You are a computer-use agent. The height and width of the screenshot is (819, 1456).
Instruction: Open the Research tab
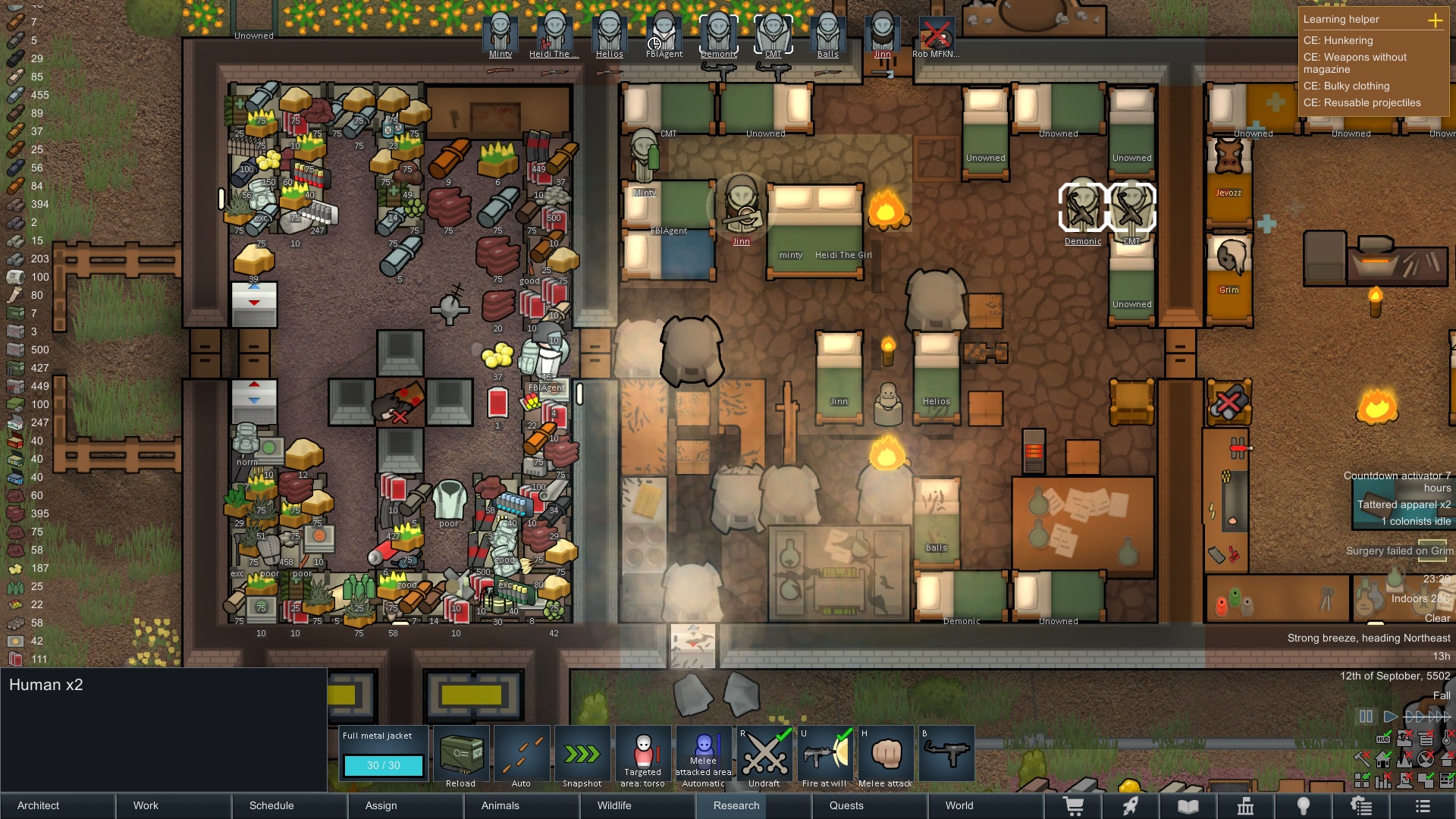click(736, 805)
